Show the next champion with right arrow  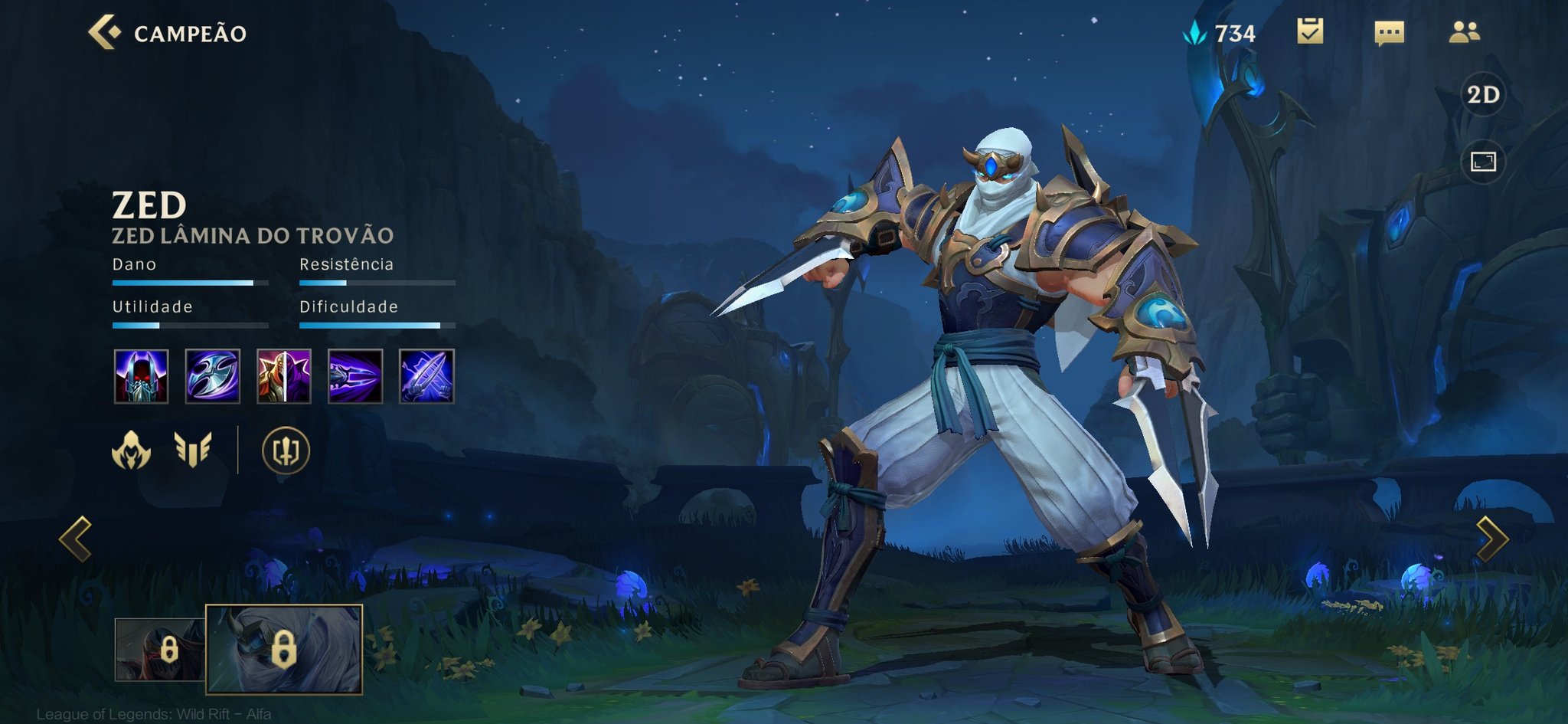tap(1491, 539)
